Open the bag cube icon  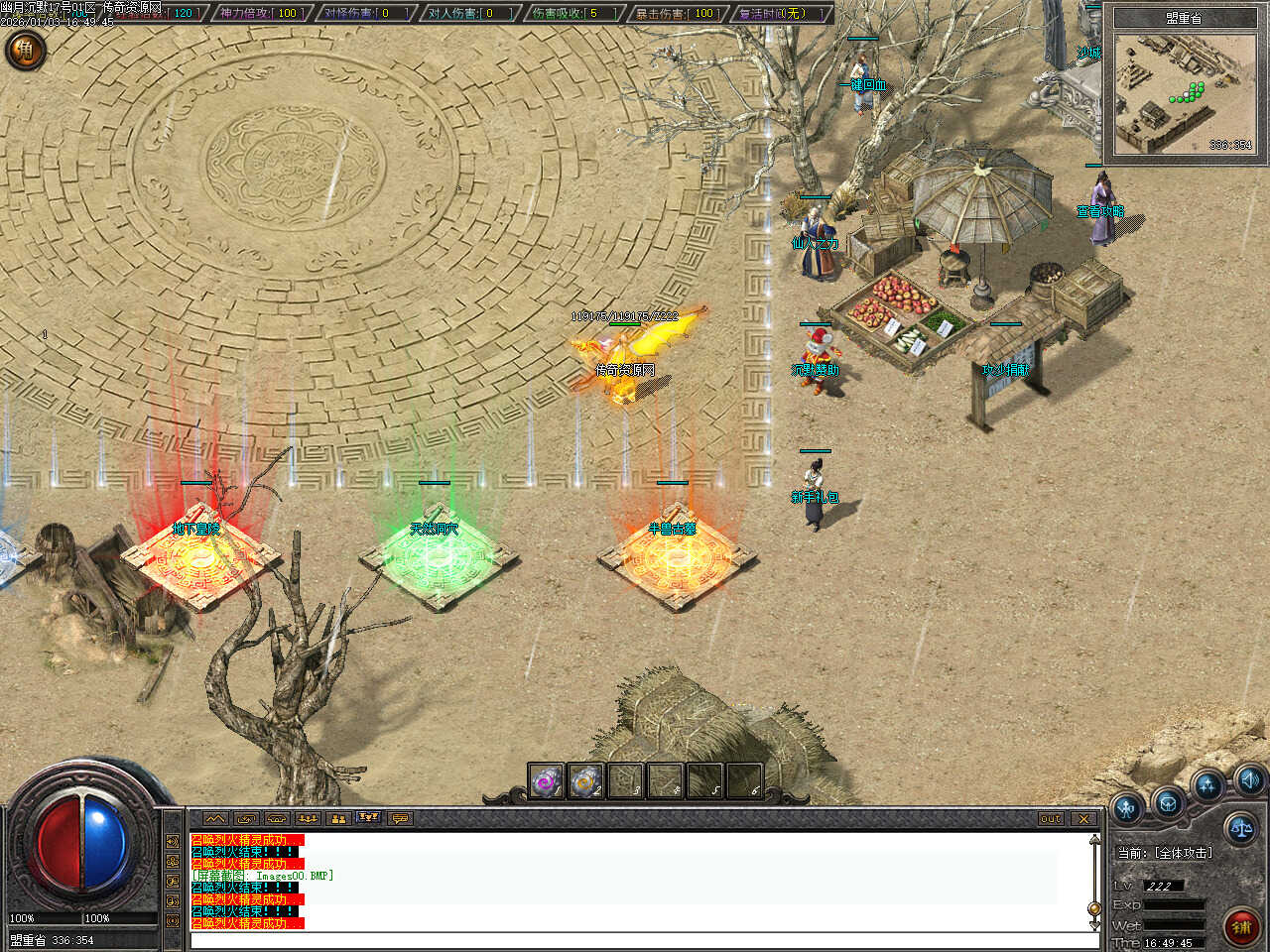(x=1168, y=801)
